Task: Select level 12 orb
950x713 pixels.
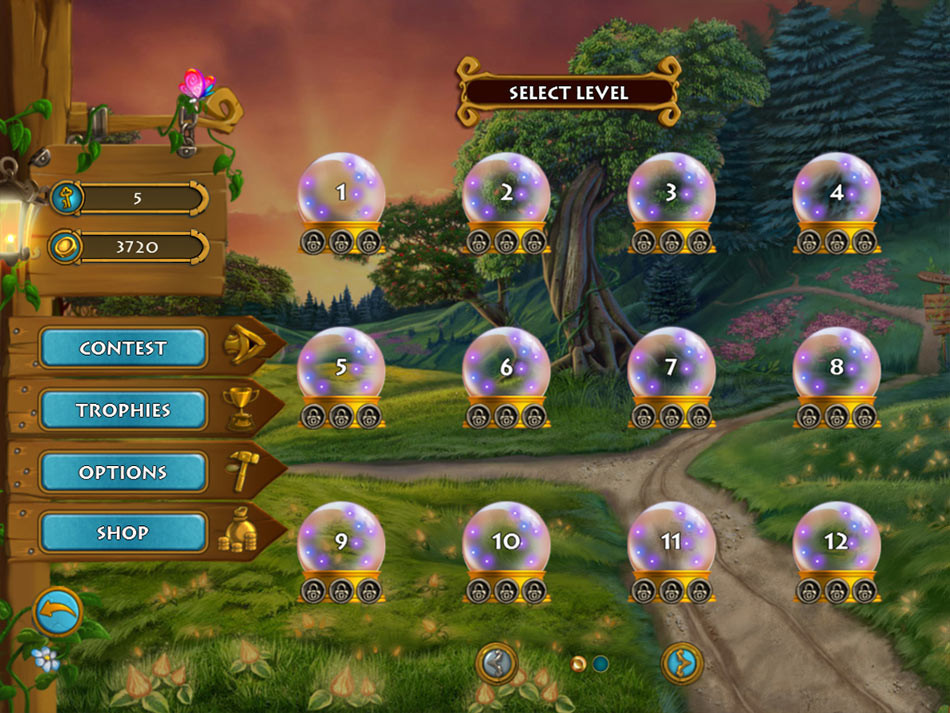Action: pyautogui.click(x=836, y=542)
